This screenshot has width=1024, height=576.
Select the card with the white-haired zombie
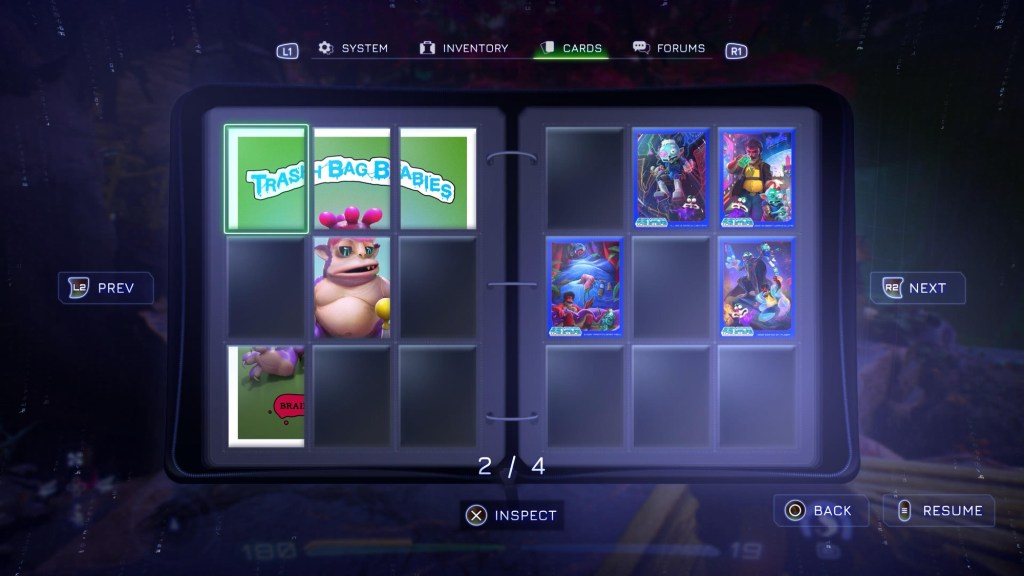pos(670,178)
